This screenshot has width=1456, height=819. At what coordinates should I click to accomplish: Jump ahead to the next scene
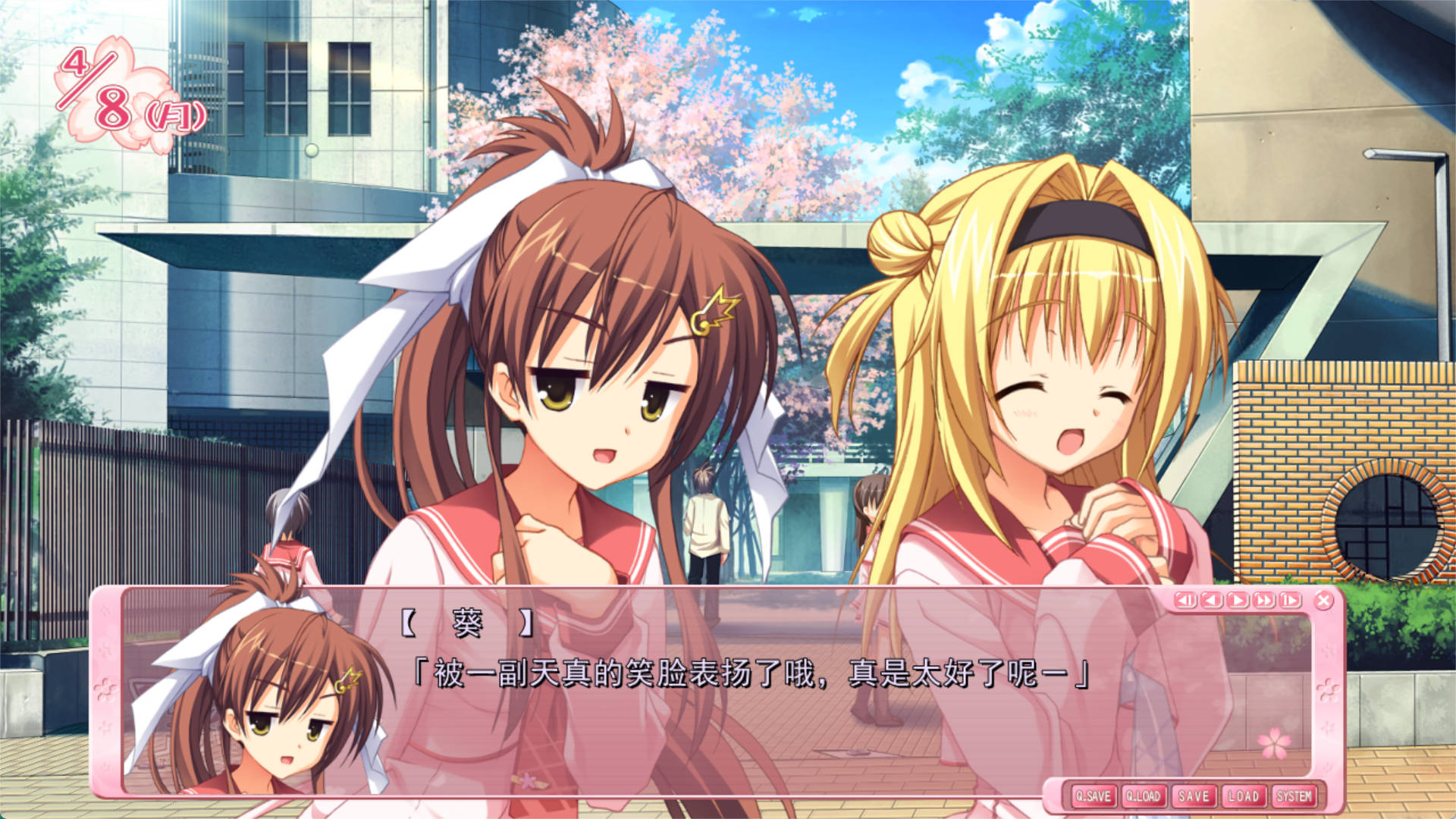click(1289, 601)
